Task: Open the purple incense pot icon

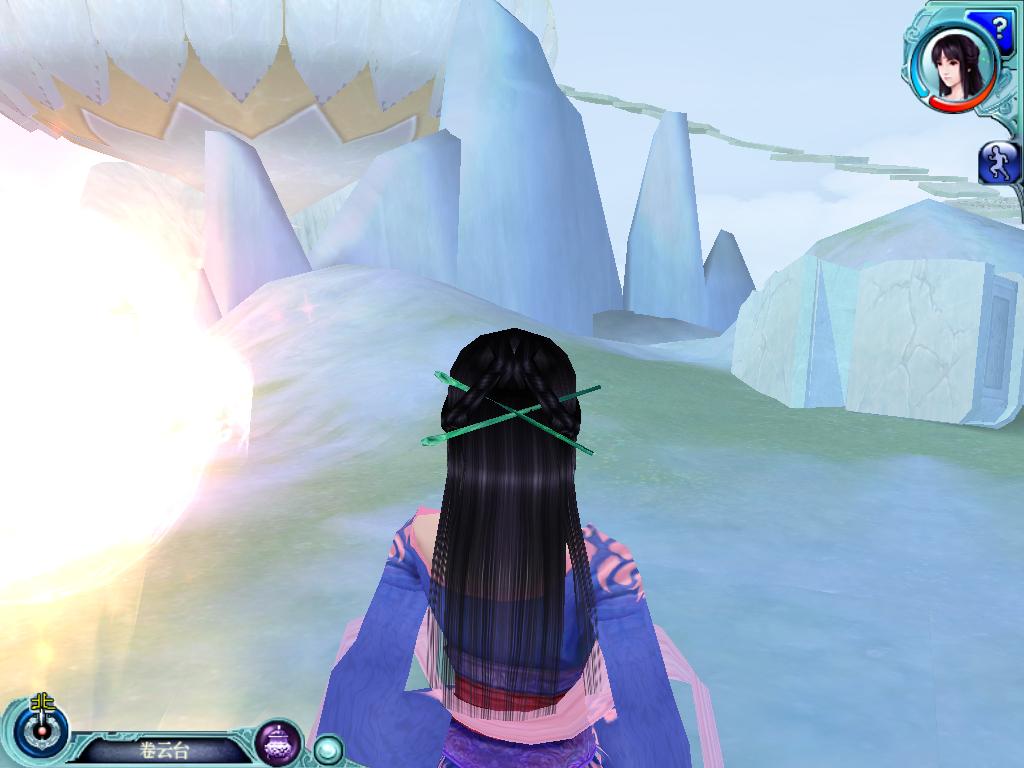Action: point(279,742)
